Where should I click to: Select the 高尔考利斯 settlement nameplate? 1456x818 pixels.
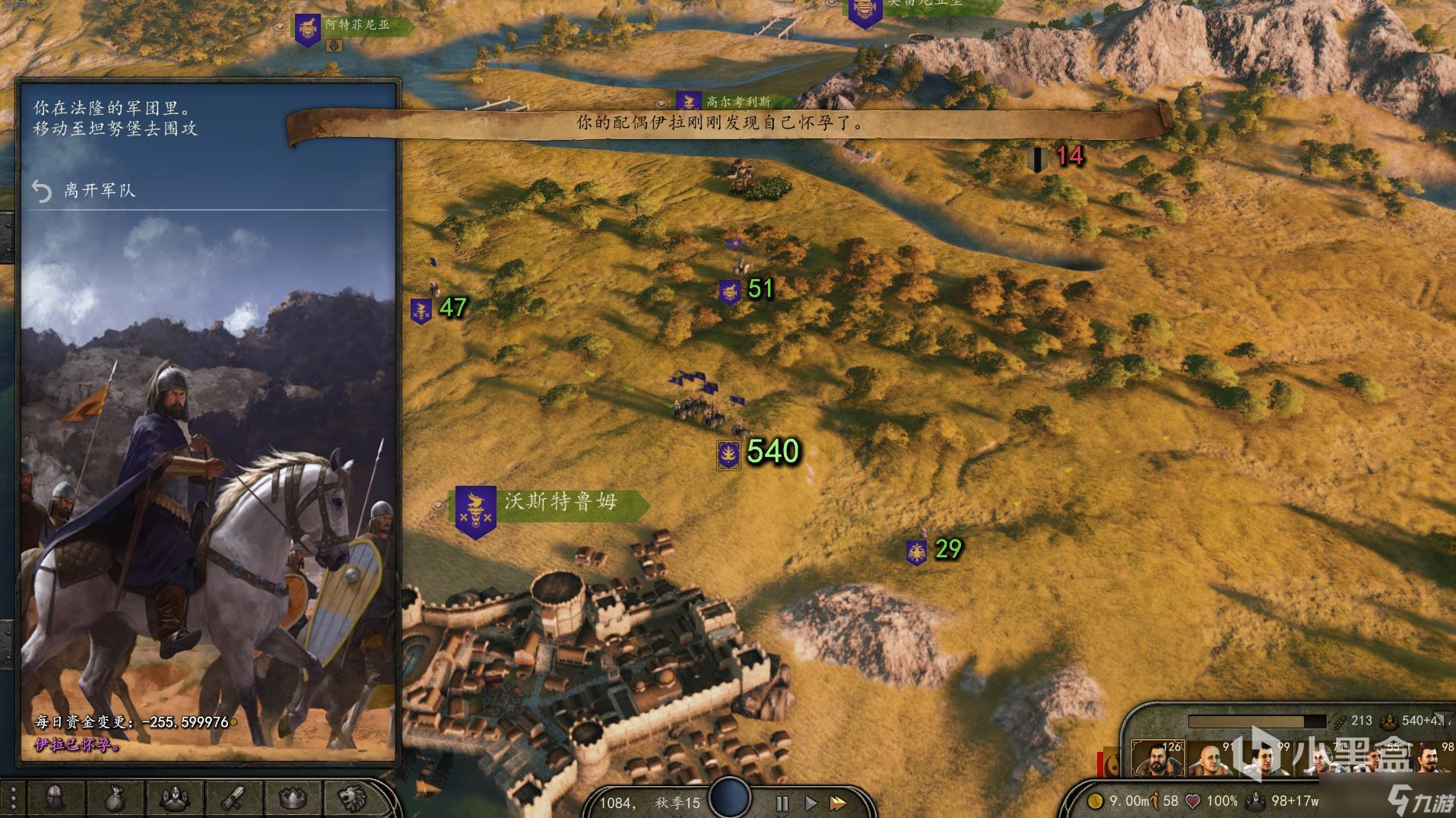click(x=737, y=102)
